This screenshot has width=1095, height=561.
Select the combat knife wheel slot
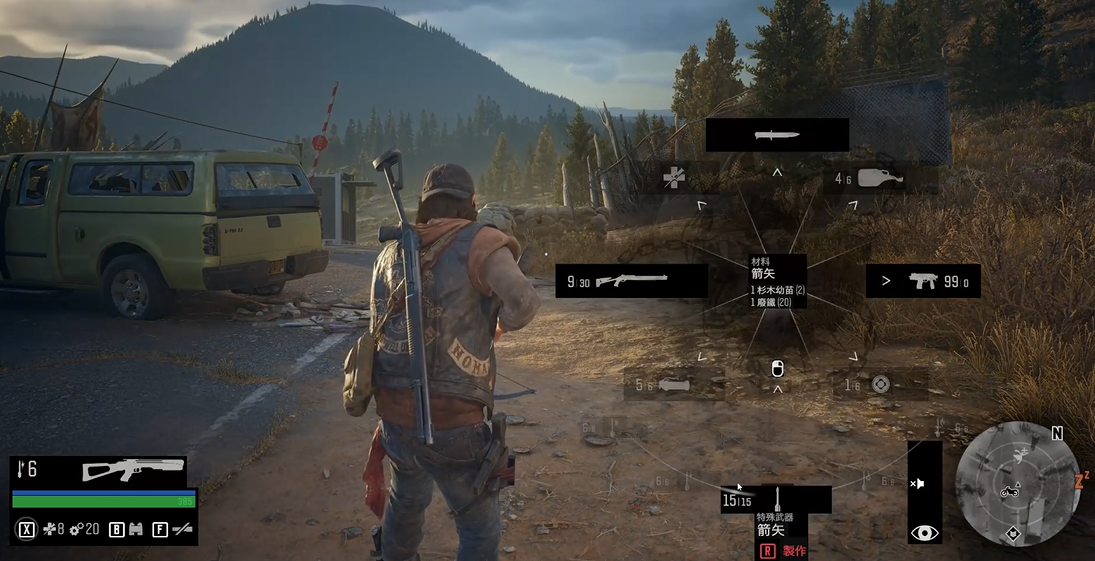coord(777,135)
